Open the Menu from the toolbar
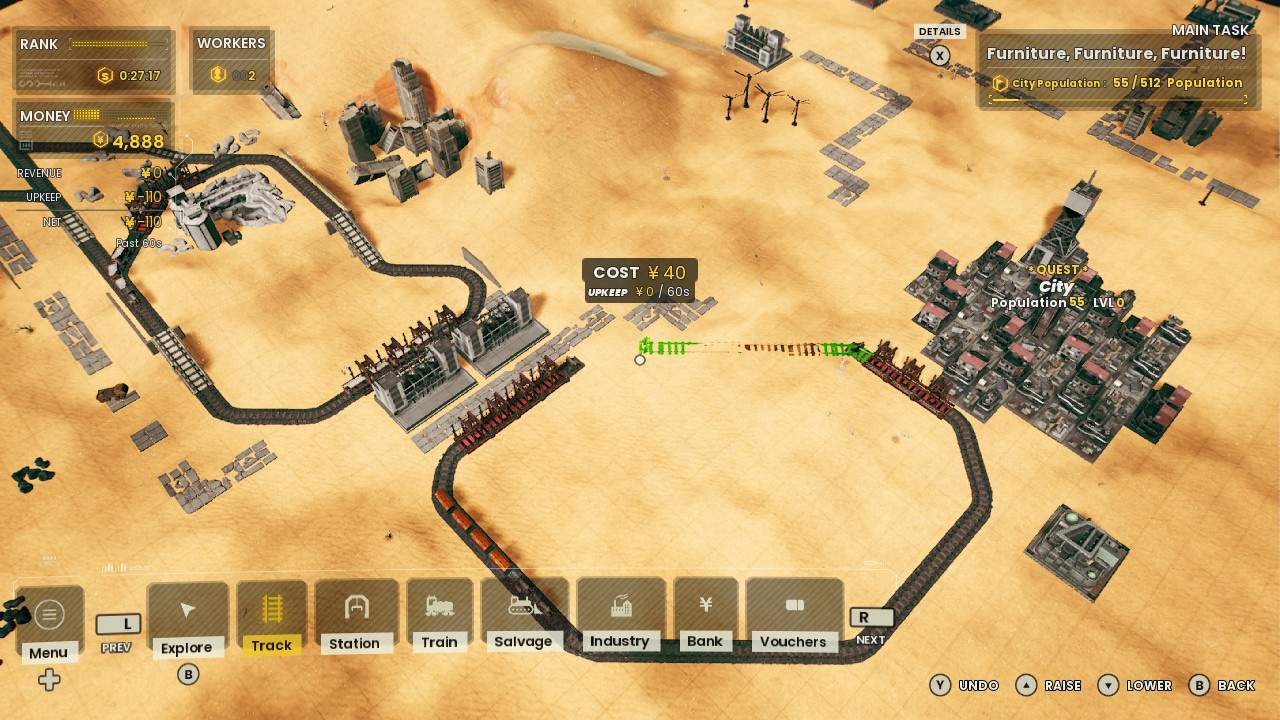Screen dimensions: 1280x720 pos(49,615)
